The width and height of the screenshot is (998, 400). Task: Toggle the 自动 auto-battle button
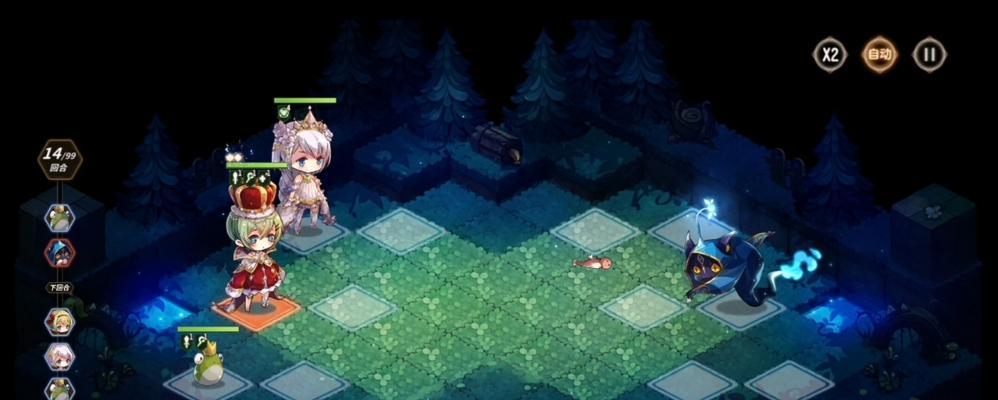click(879, 54)
